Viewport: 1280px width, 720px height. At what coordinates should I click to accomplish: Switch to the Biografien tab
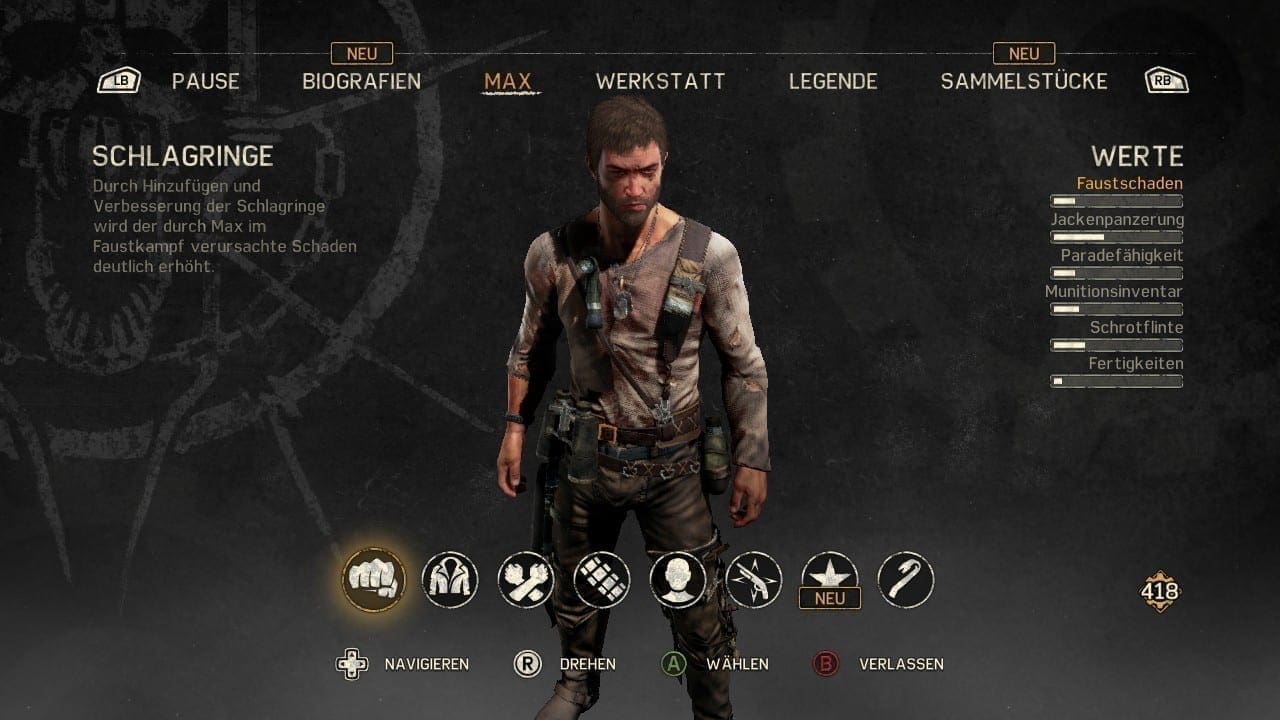coord(361,82)
